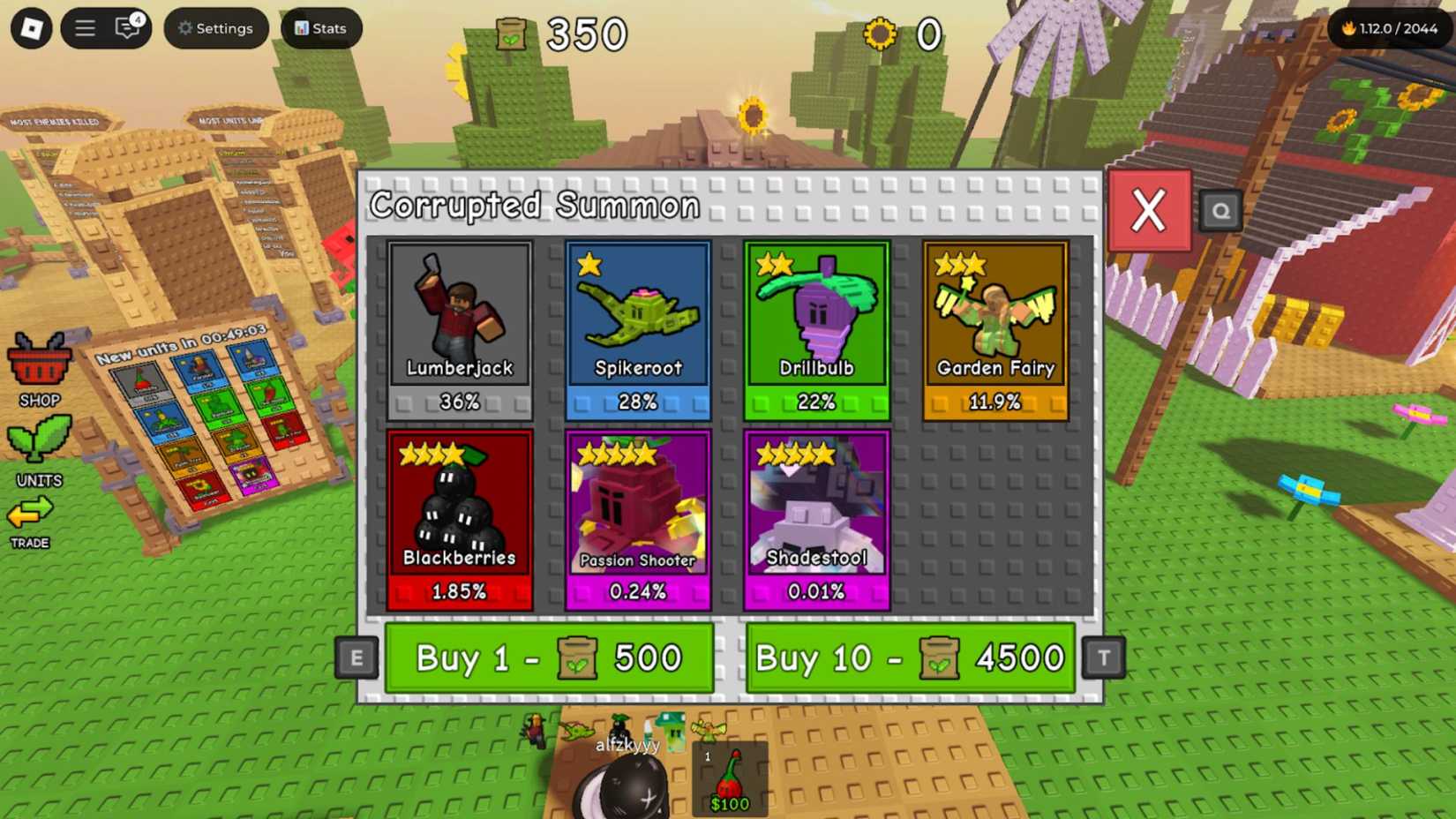Open the Stats panel

(319, 27)
